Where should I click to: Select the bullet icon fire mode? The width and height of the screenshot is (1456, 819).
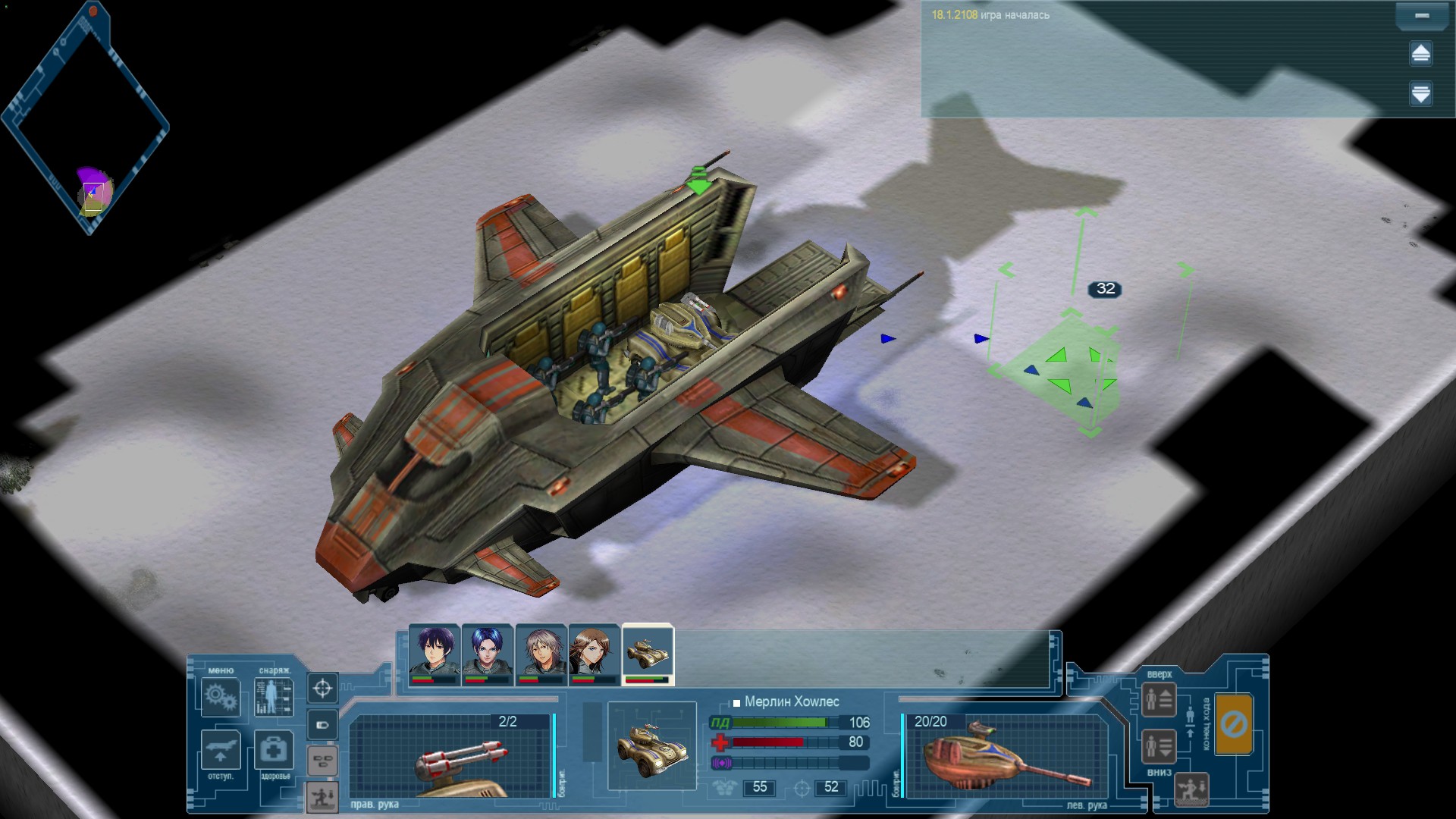click(x=322, y=725)
